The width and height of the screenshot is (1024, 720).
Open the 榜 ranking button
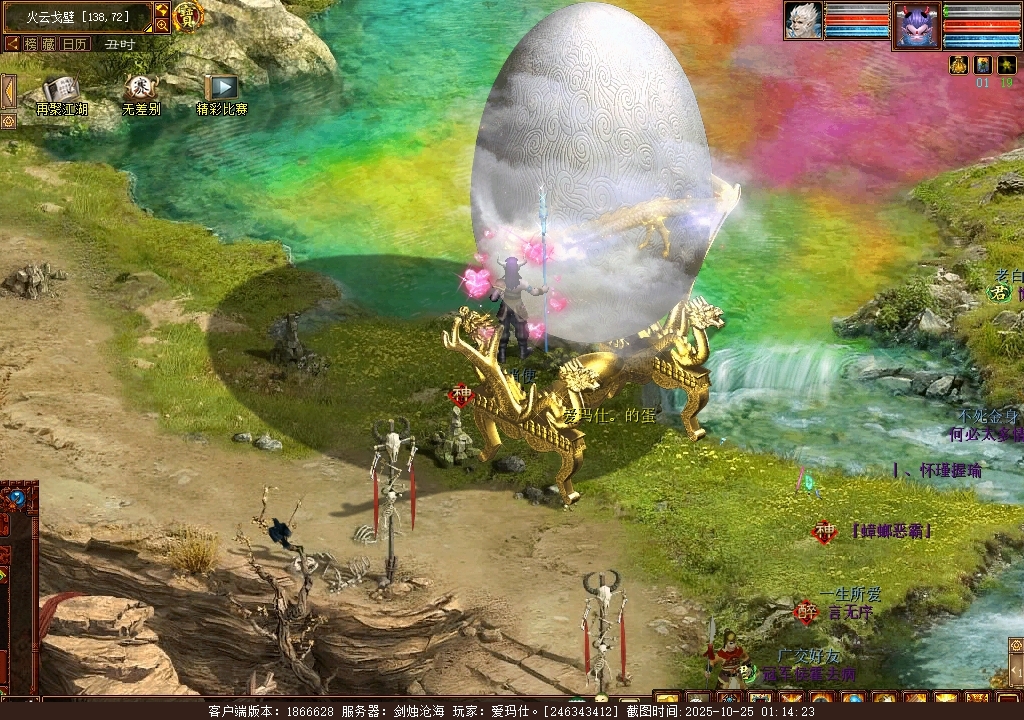[32, 44]
